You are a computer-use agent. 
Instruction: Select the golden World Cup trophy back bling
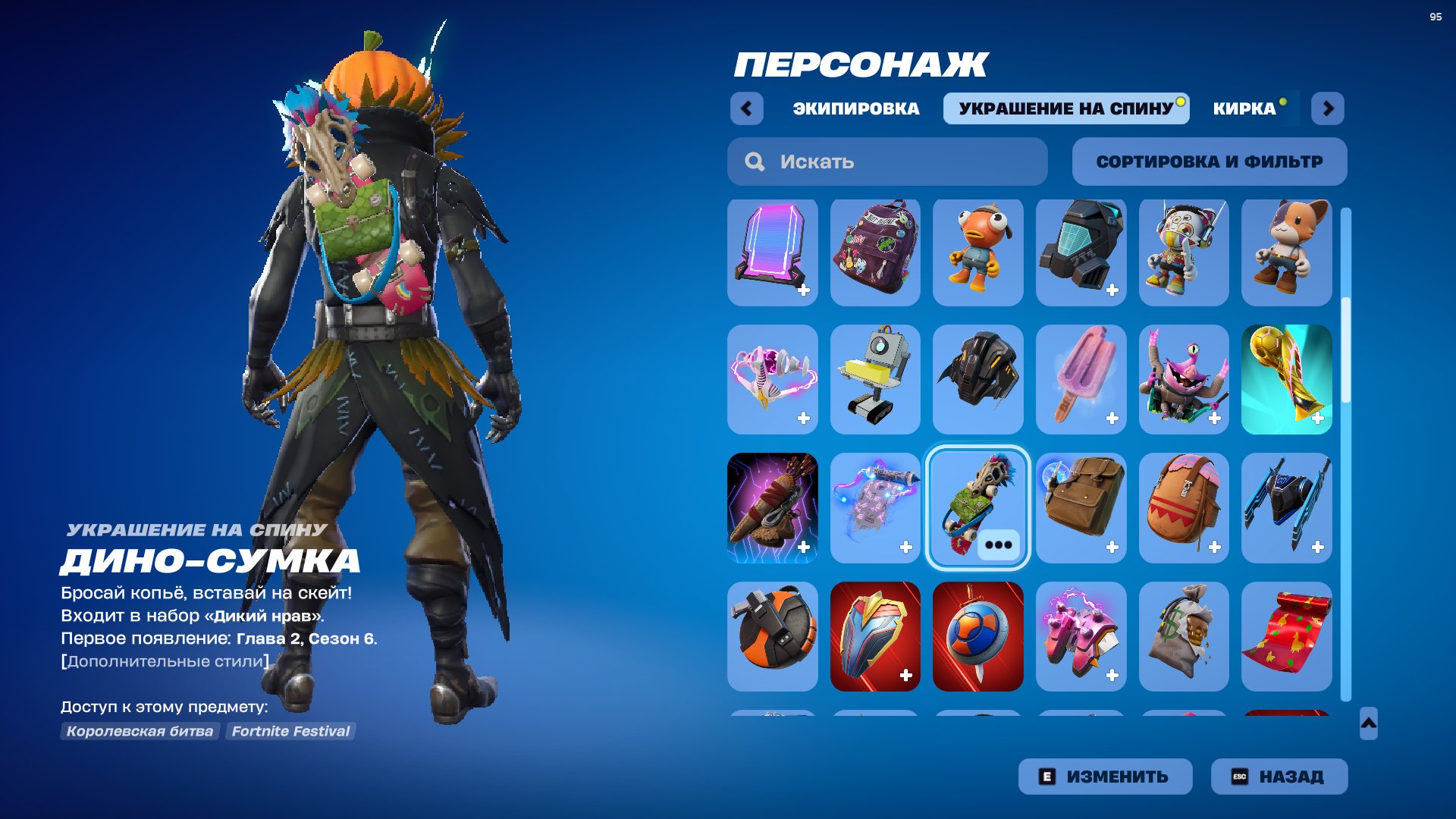click(x=1287, y=379)
